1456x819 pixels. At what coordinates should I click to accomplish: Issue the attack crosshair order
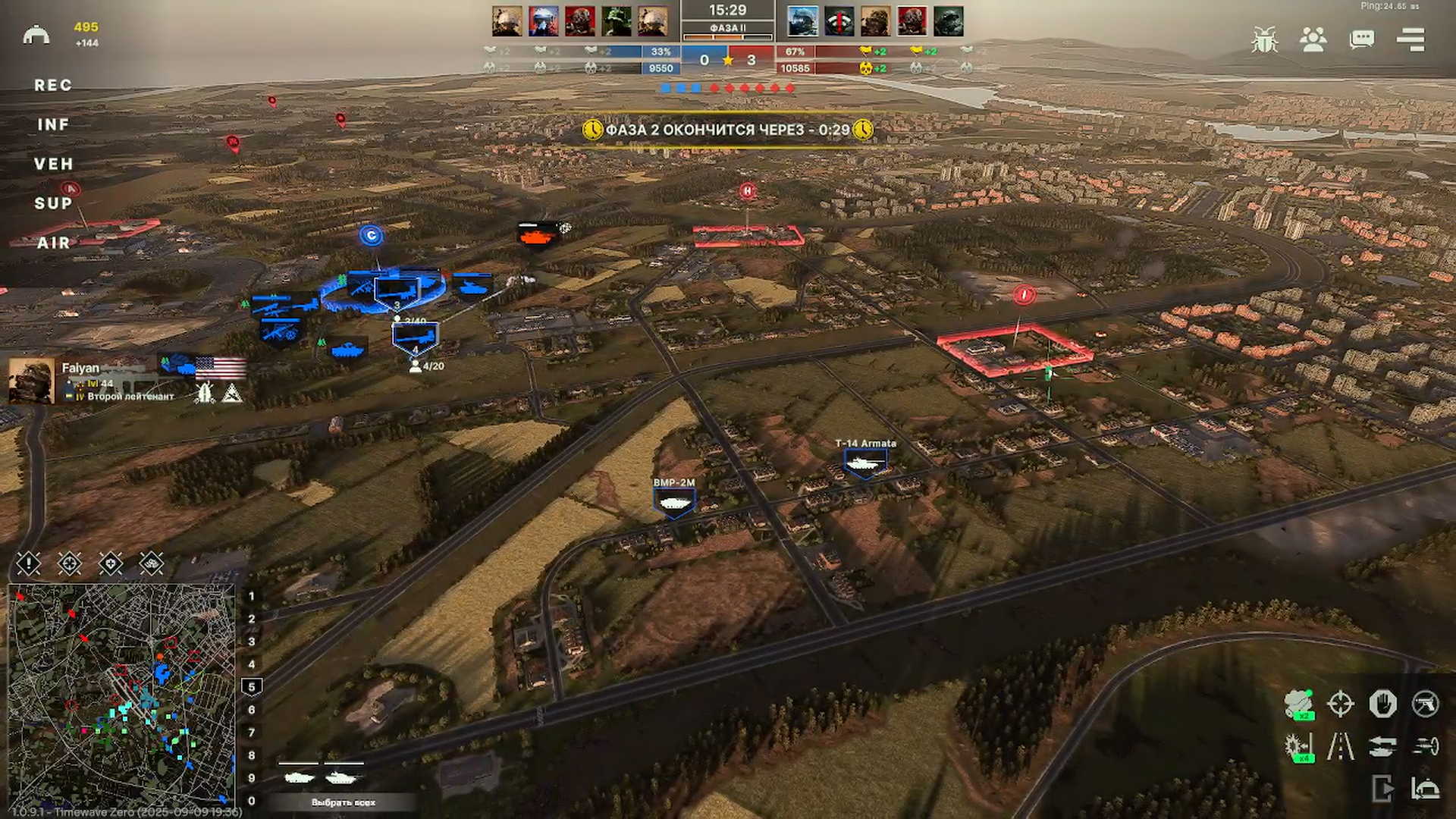click(x=1340, y=704)
